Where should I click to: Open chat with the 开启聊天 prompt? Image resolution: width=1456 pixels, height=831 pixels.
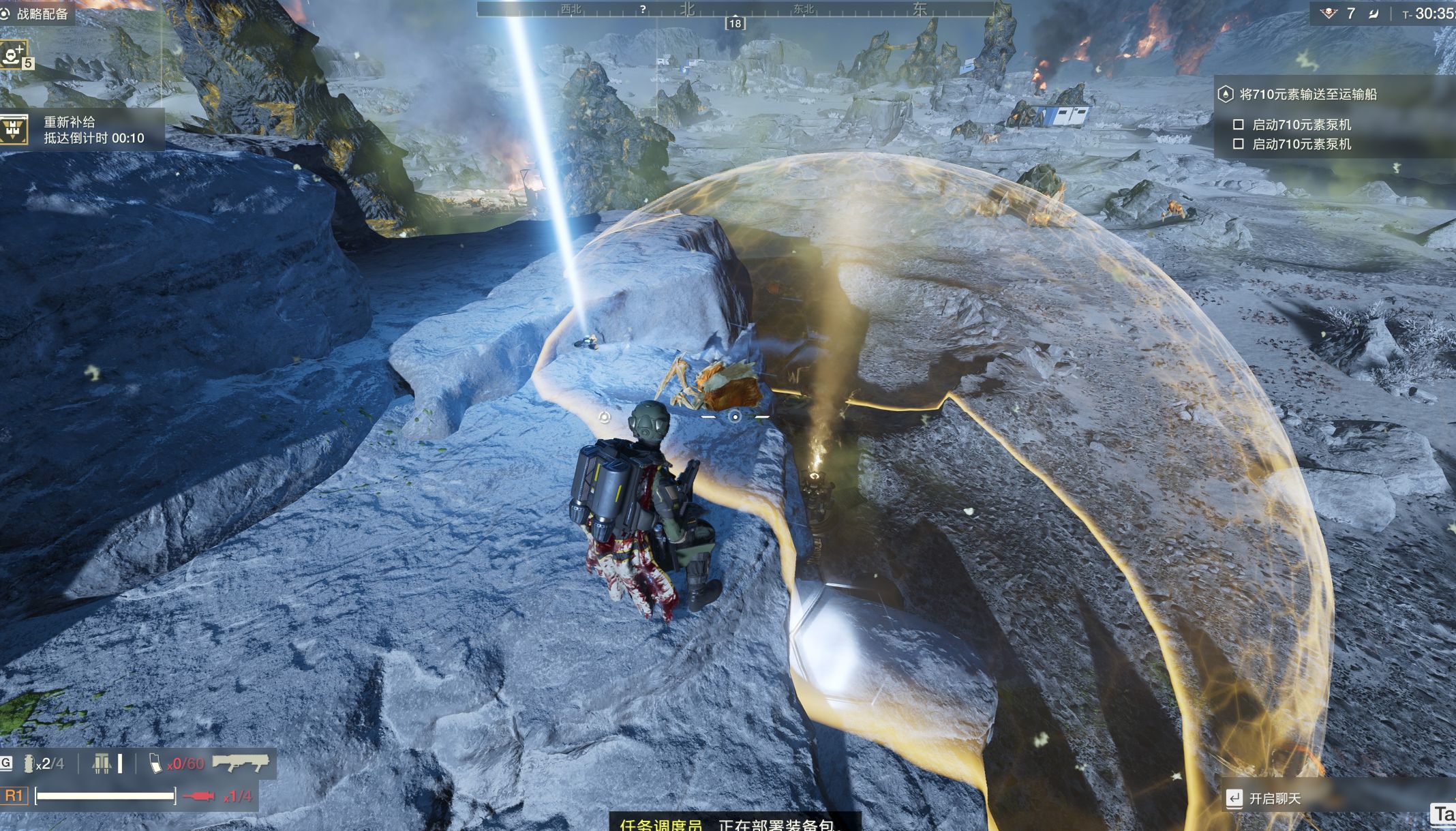click(1273, 798)
